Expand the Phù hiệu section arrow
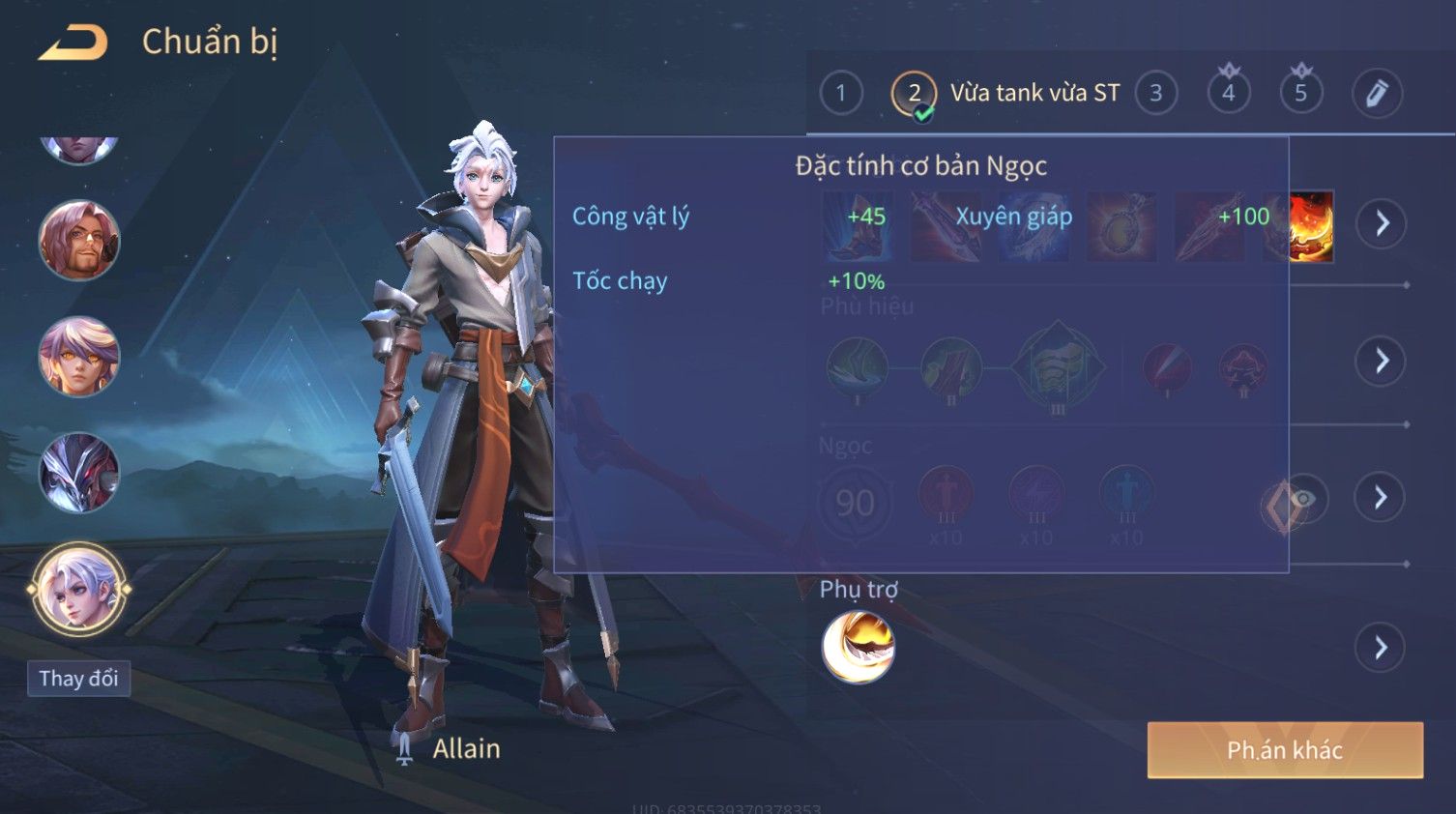 pyautogui.click(x=1381, y=361)
